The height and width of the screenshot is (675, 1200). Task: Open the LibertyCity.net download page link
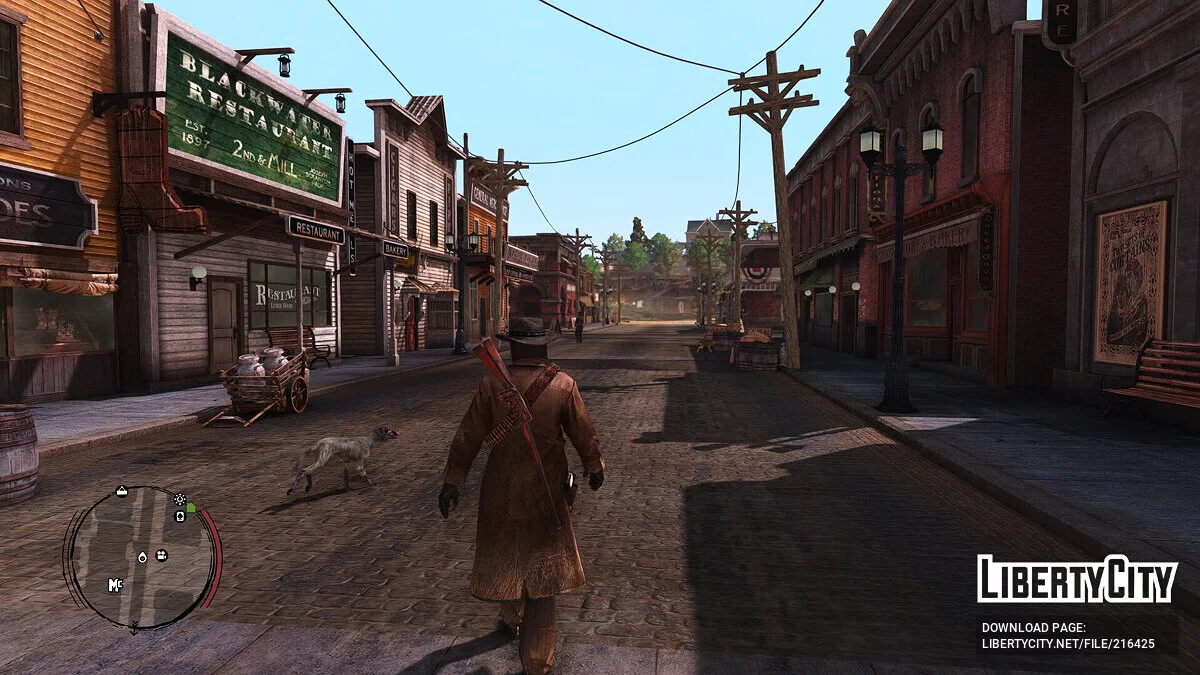click(x=1067, y=643)
